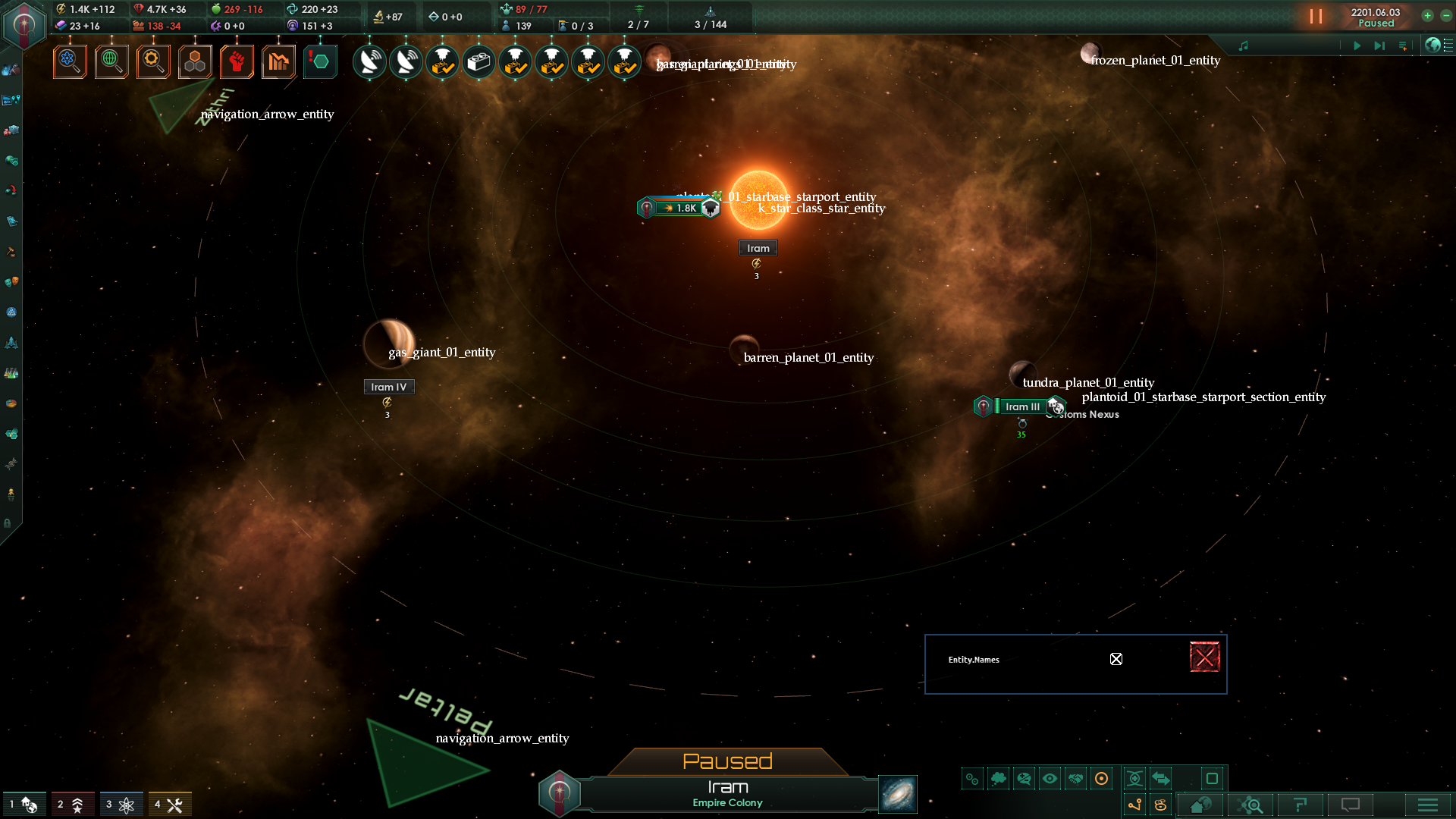This screenshot has width=1456, height=819.
Task: Open the music playlist dropdown
Action: [x=1404, y=45]
